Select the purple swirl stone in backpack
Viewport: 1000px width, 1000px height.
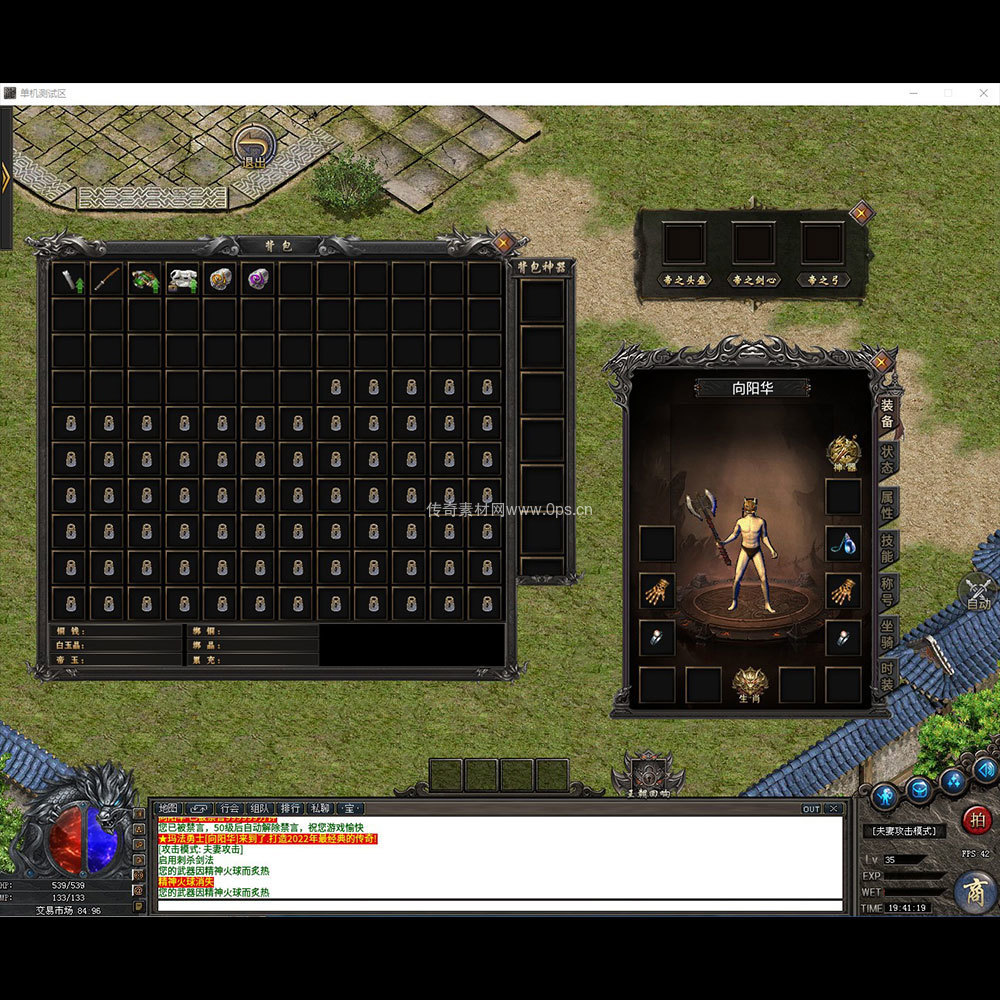(259, 279)
